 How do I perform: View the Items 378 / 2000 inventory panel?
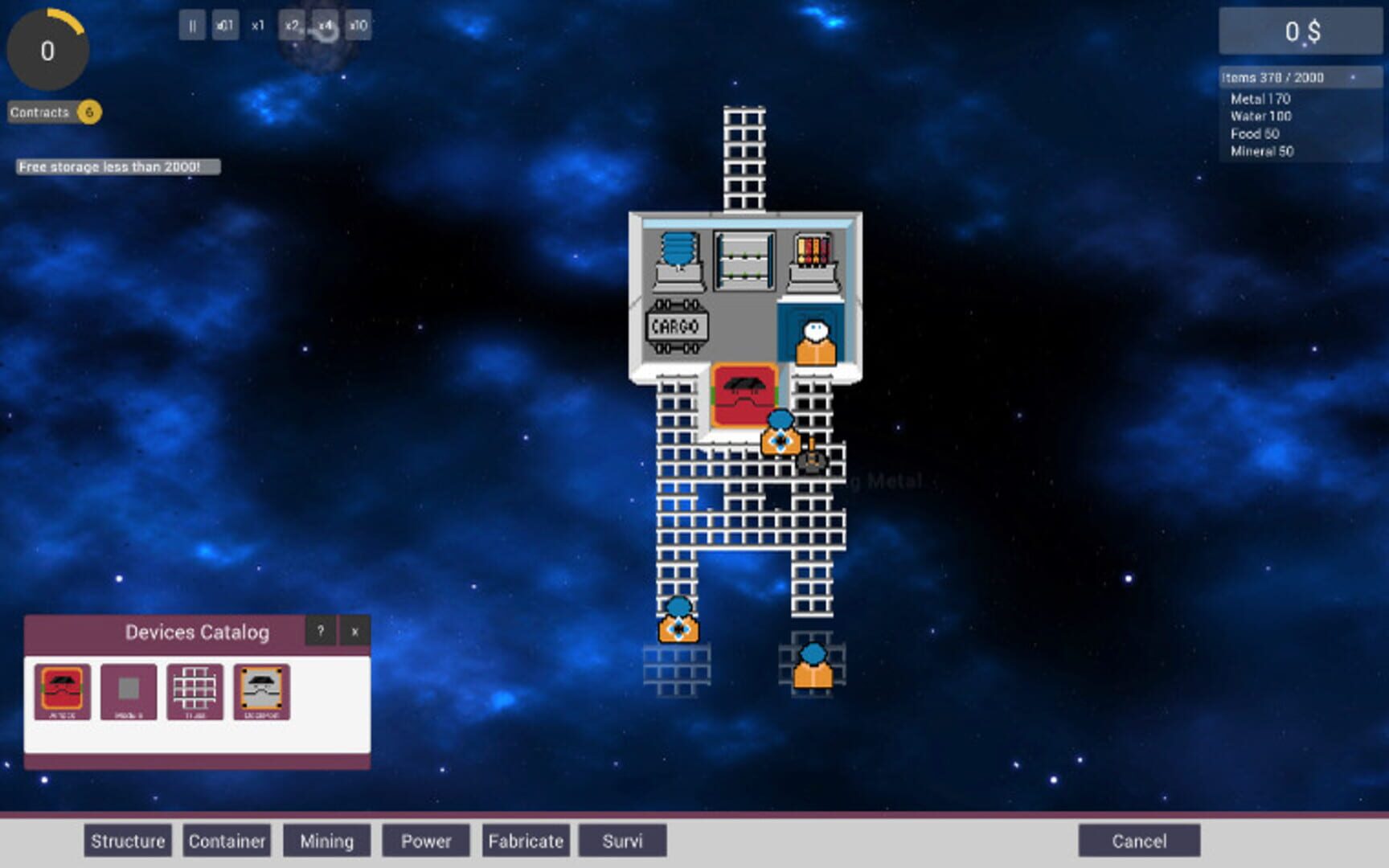coord(1295,78)
